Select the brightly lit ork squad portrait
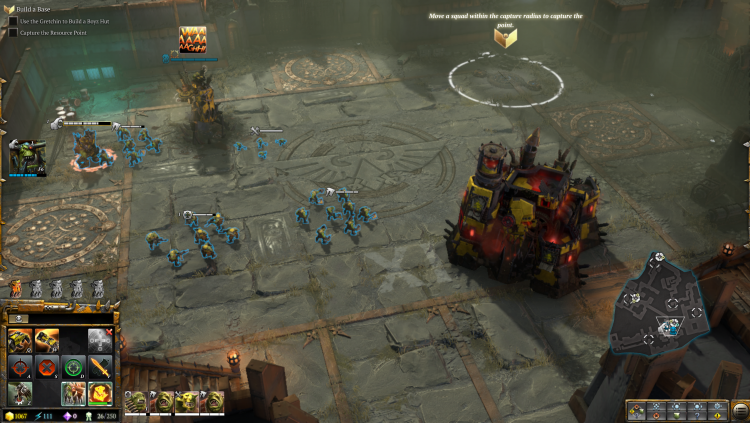Image resolution: width=750 pixels, height=423 pixels. click(187, 402)
